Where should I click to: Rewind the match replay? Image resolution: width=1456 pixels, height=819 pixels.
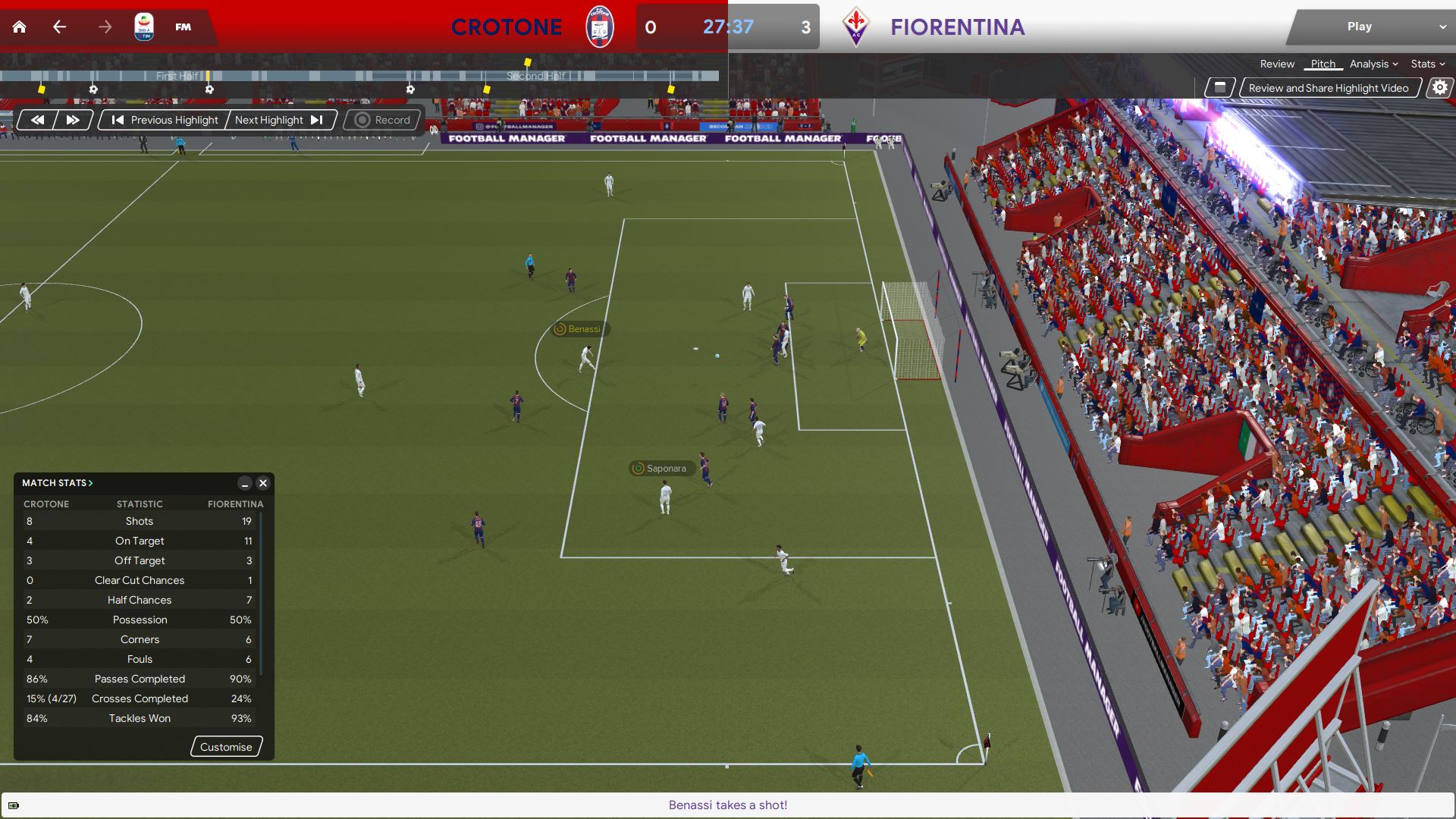click(37, 120)
